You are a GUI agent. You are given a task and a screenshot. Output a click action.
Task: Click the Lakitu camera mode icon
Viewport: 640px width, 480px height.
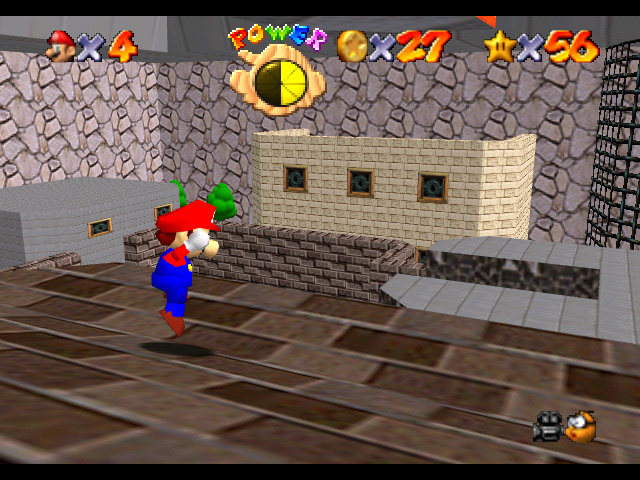point(580,427)
